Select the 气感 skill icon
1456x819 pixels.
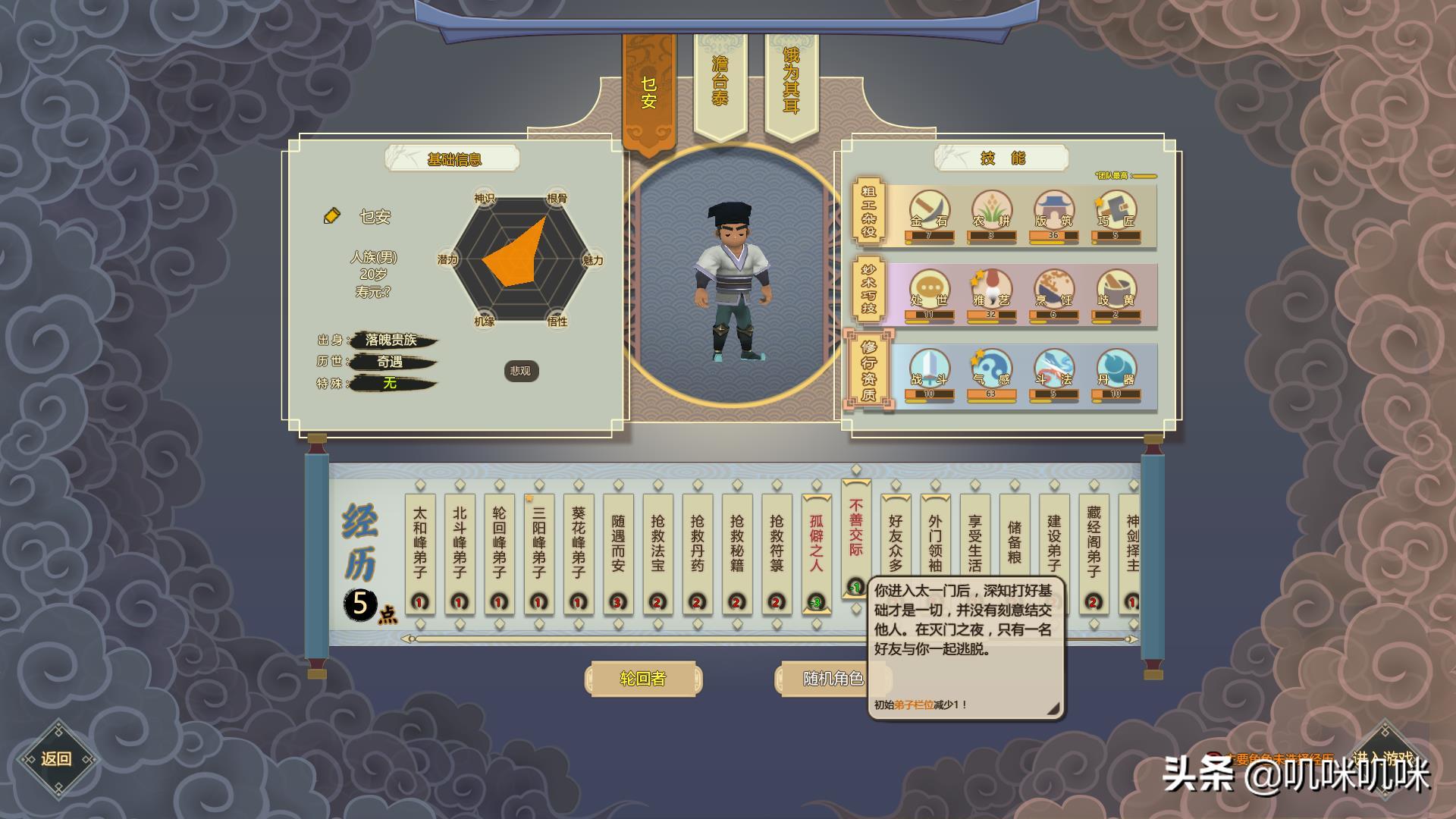(990, 369)
